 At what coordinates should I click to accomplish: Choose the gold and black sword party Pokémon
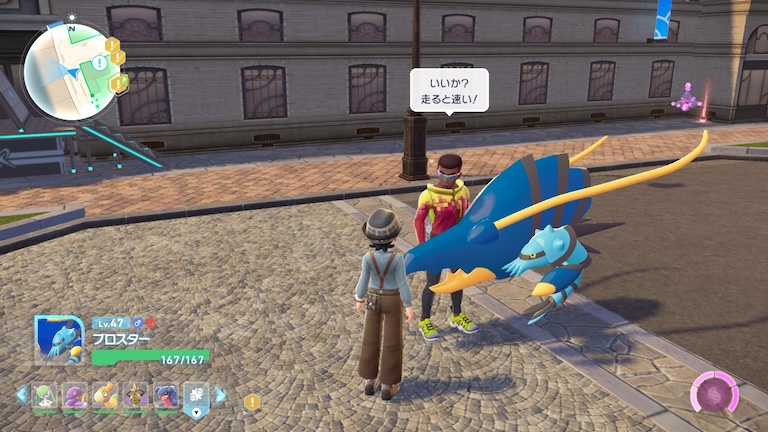pos(136,395)
